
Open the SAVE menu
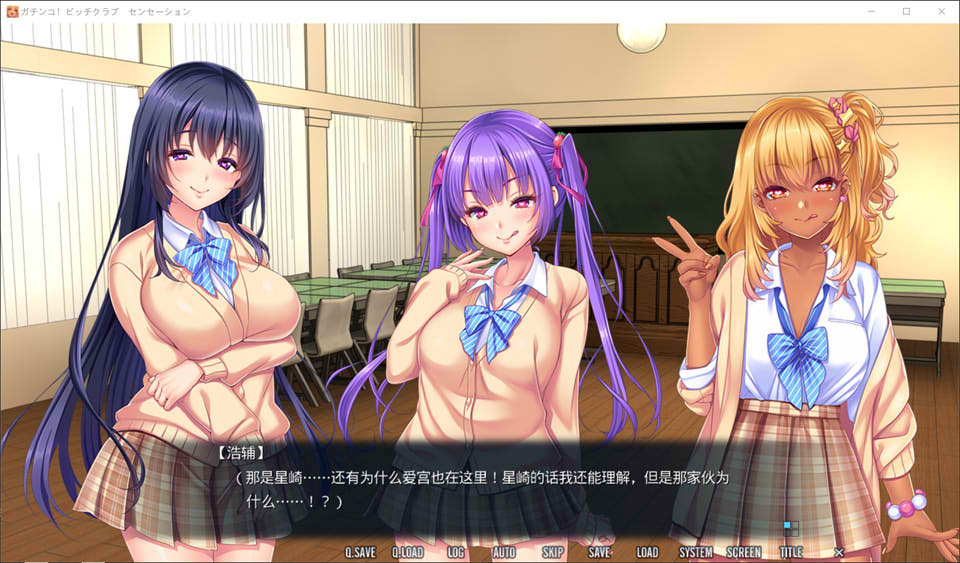click(x=599, y=552)
